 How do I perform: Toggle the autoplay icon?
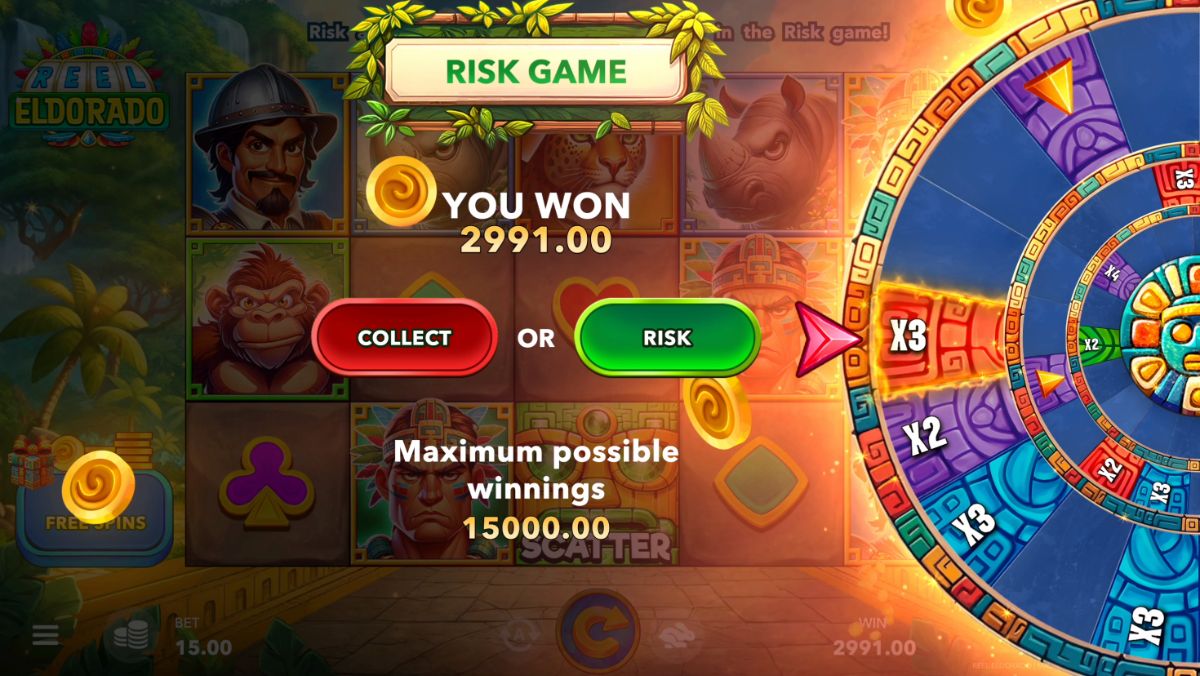[x=518, y=635]
